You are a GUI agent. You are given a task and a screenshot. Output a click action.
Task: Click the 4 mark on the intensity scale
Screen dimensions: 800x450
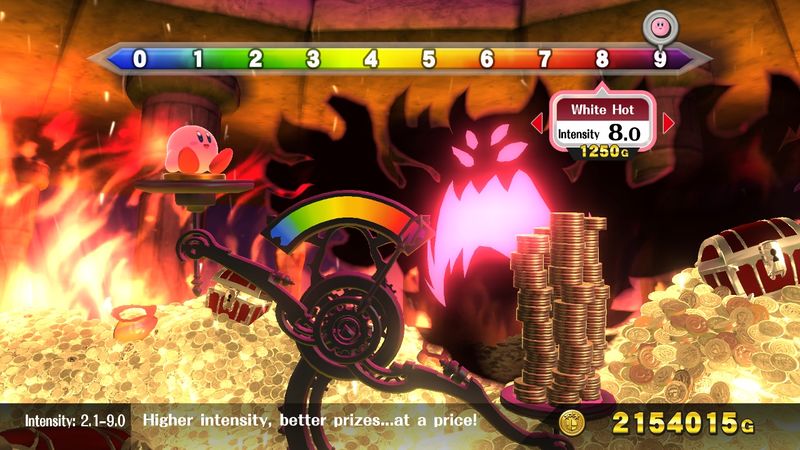coord(371,59)
